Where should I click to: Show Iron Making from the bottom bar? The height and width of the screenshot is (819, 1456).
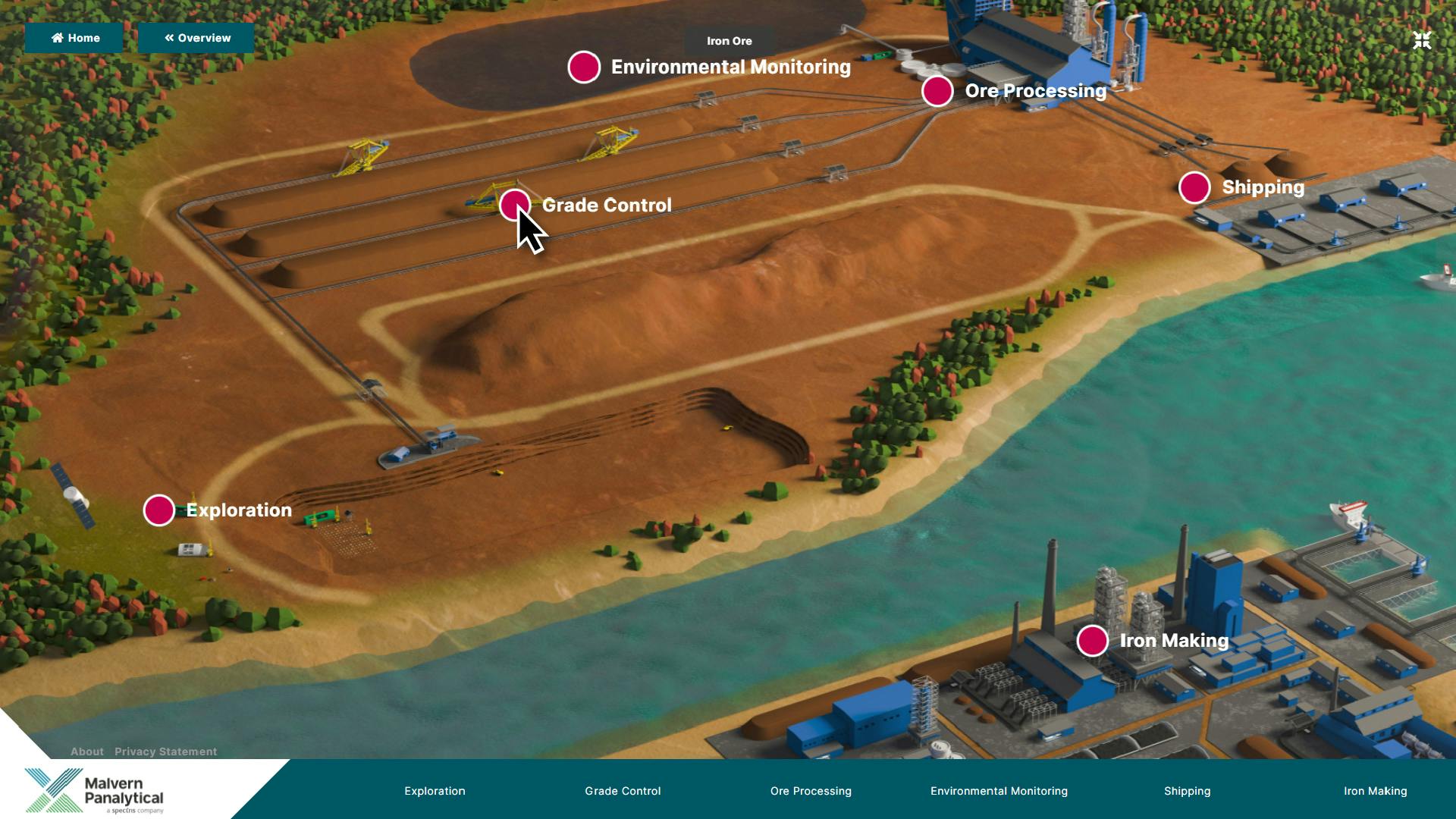coord(1375,791)
